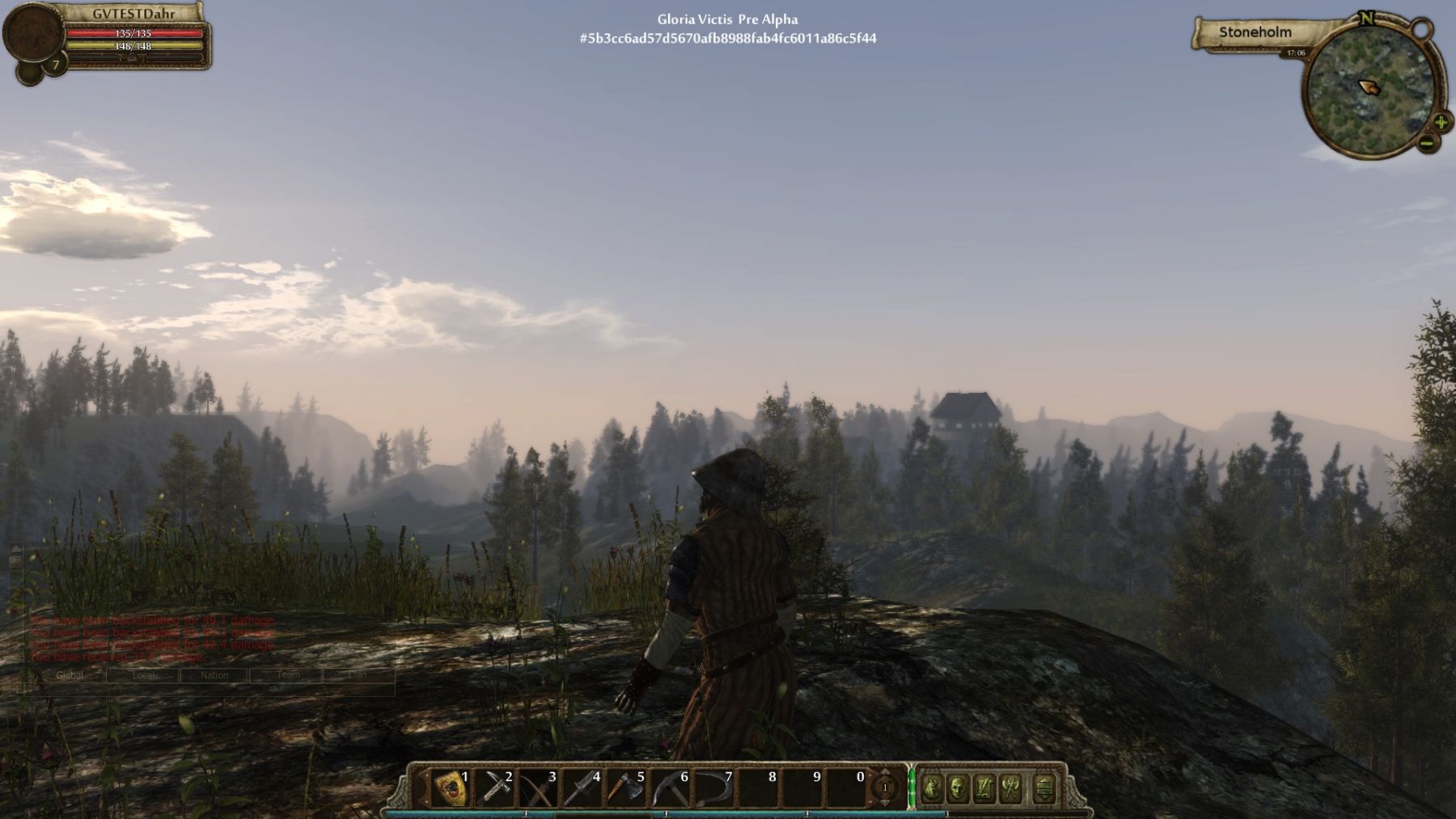
Task: Switch to the Global chat tab
Action: [70, 675]
